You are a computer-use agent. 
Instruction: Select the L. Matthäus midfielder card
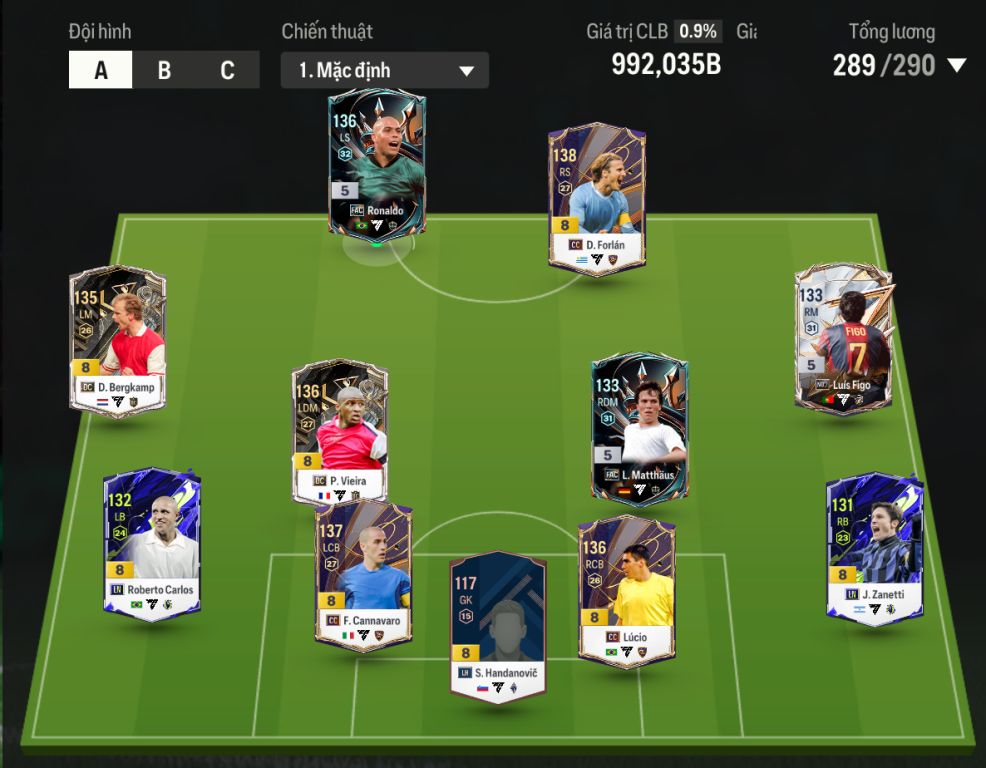pos(639,427)
